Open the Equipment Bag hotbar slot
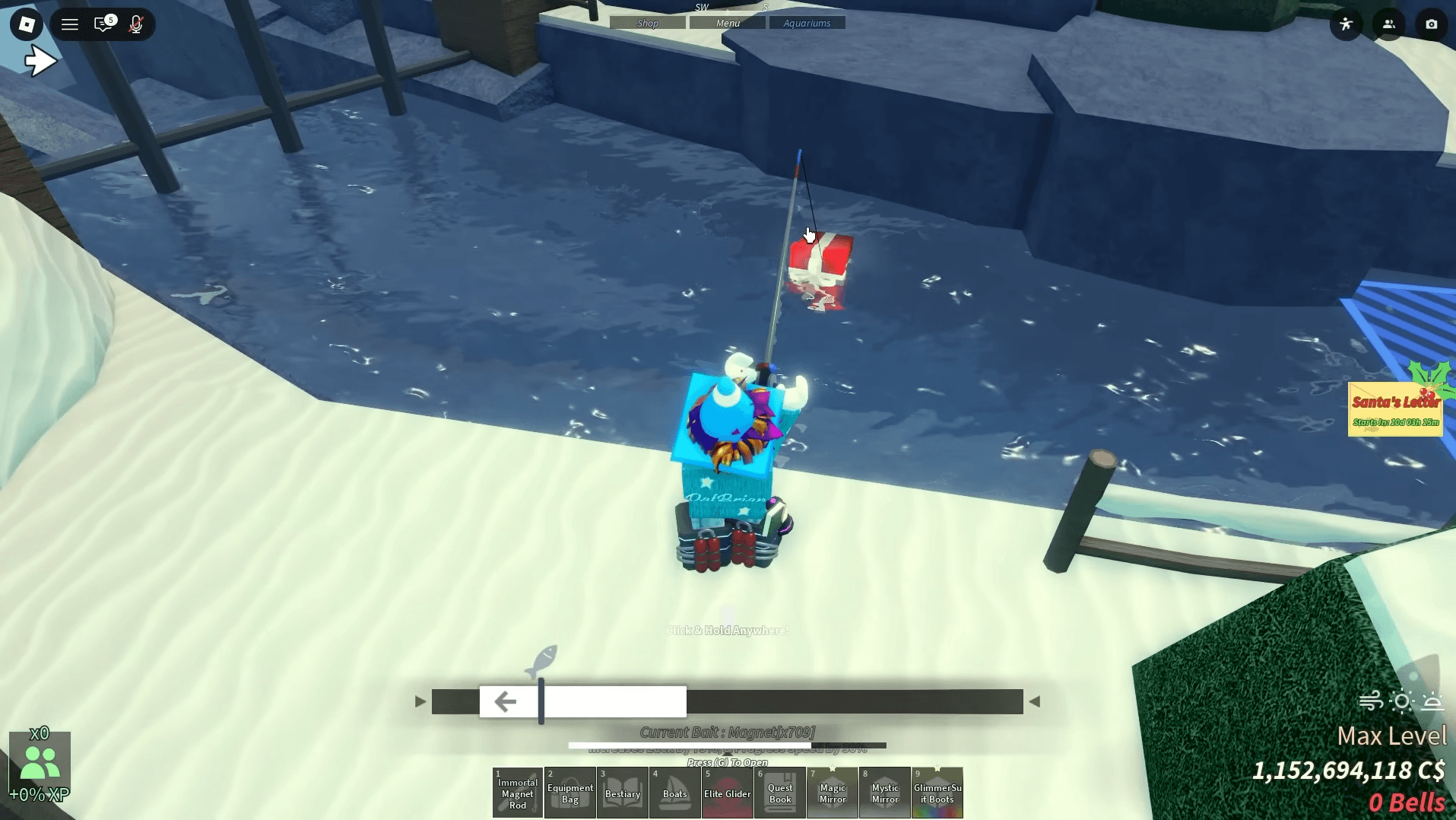 [570, 793]
